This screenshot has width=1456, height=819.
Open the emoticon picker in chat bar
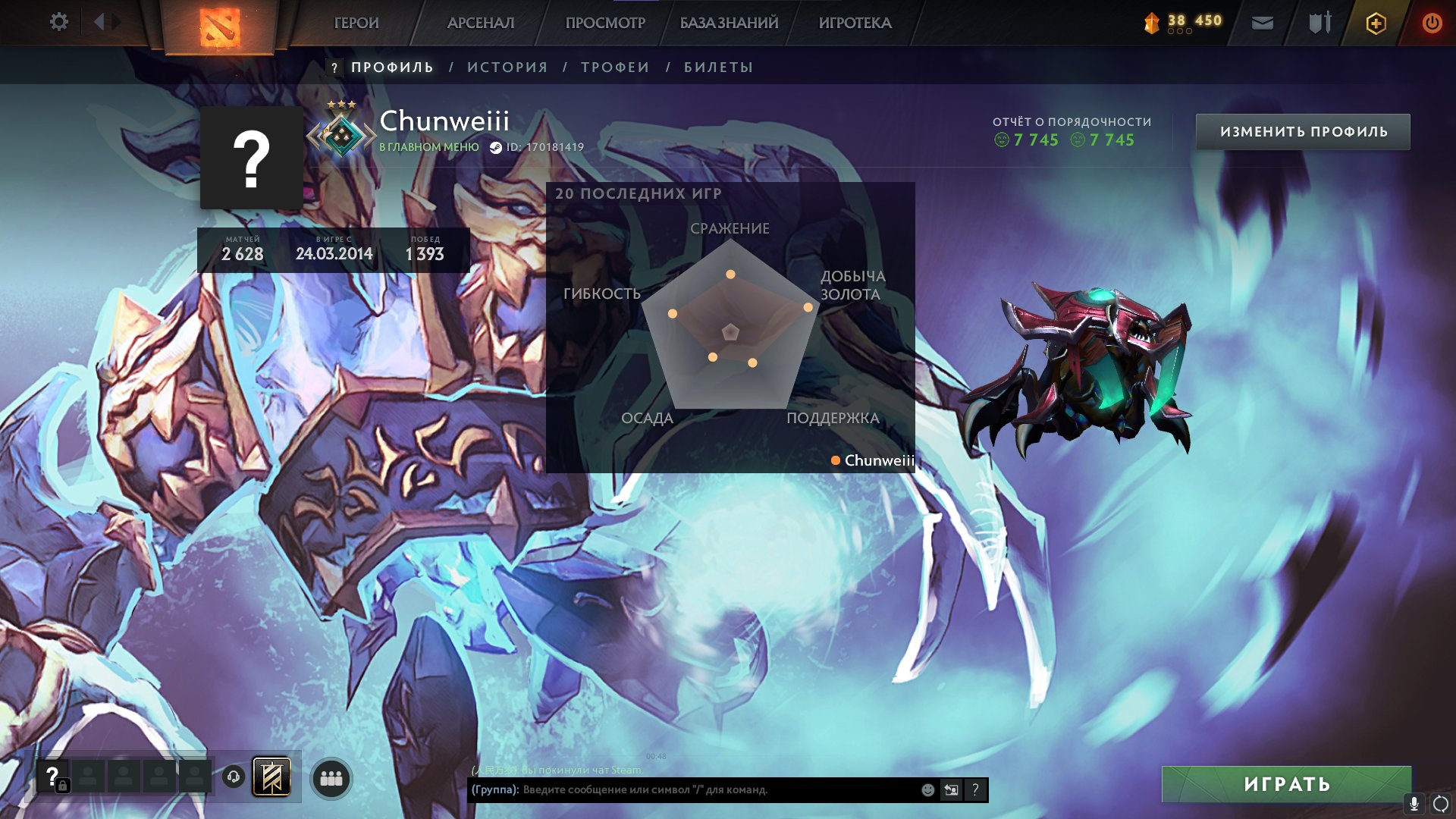pos(927,790)
